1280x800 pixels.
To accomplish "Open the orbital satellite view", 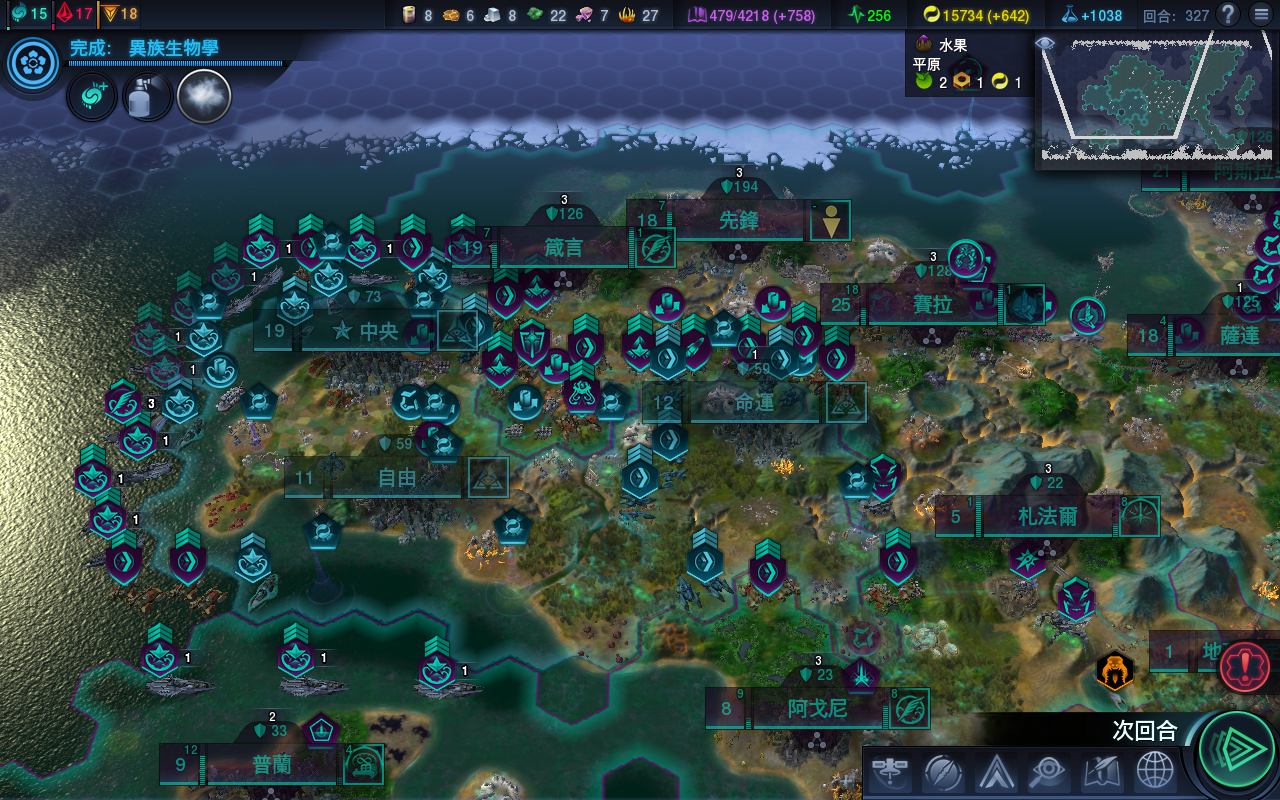I will tap(889, 772).
